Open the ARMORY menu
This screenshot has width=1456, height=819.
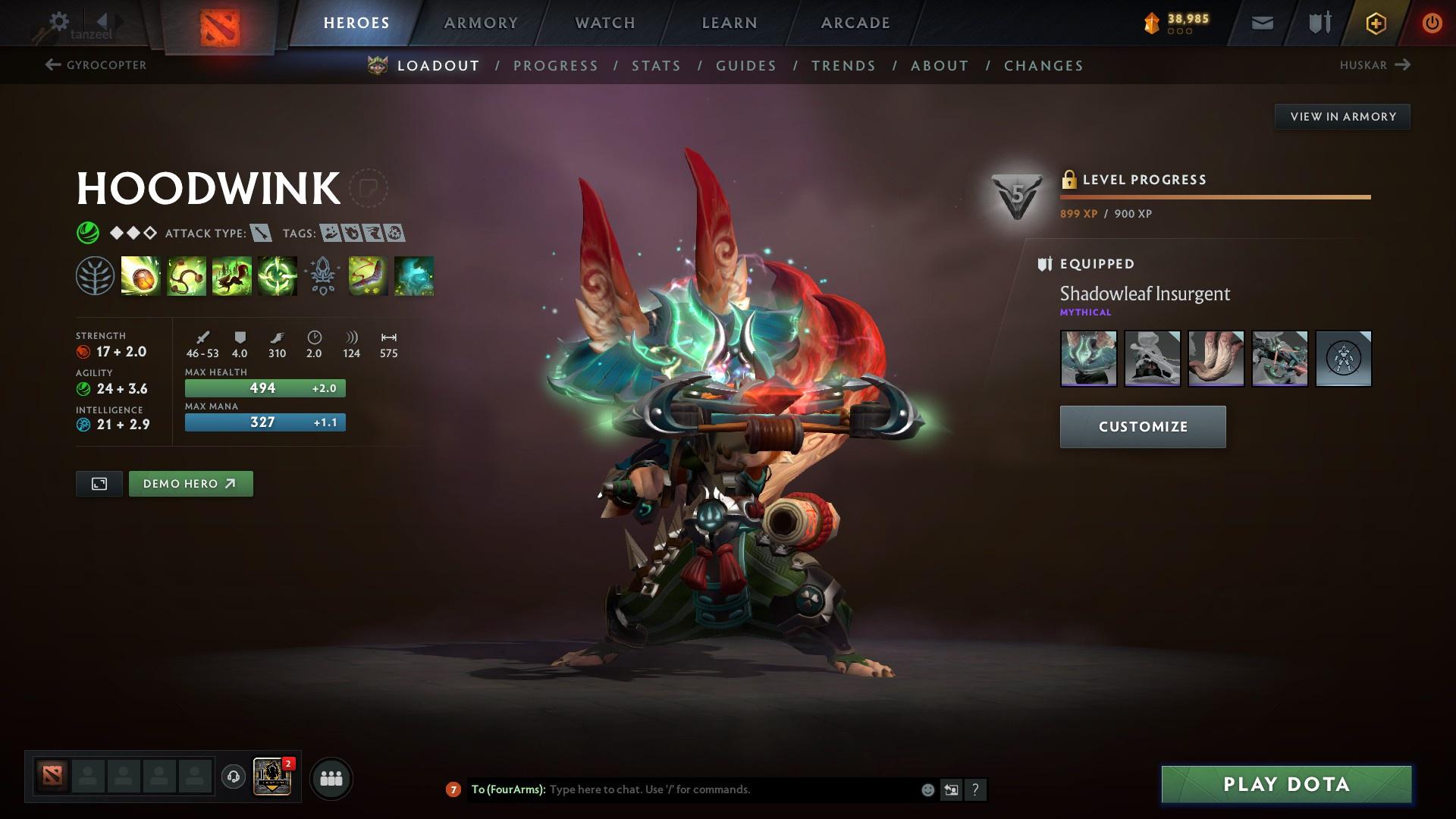pos(482,23)
